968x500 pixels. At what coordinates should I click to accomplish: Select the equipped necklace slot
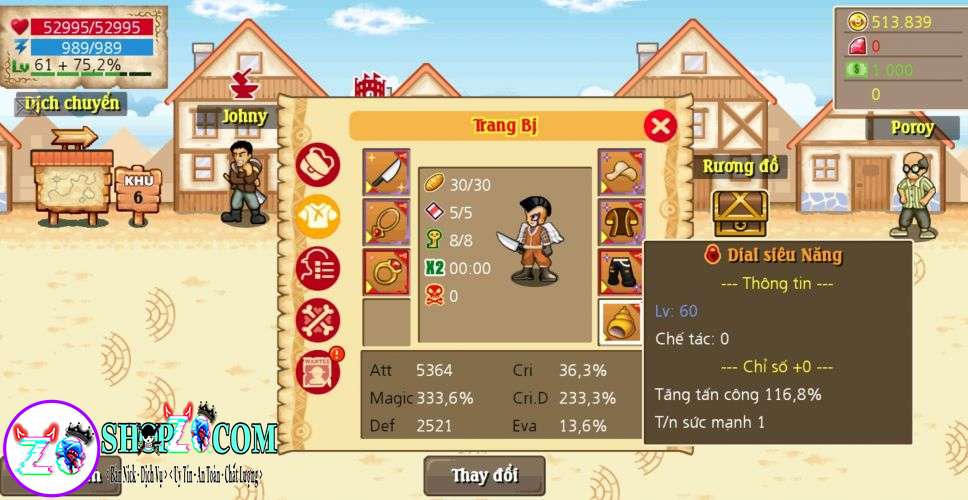tap(386, 222)
